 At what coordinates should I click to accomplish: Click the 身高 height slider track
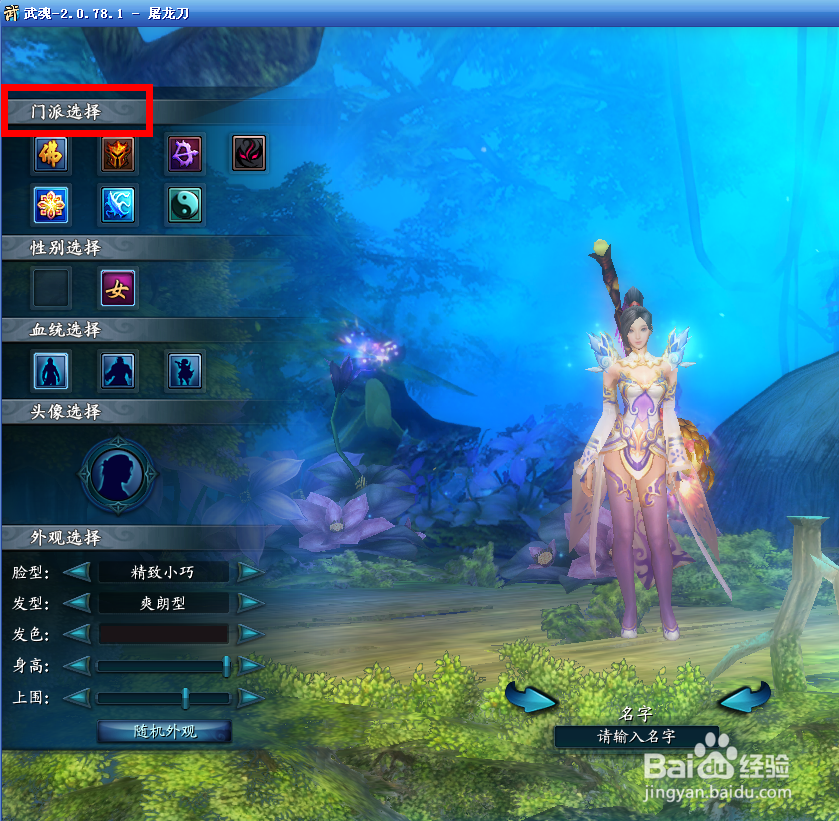tap(162, 666)
